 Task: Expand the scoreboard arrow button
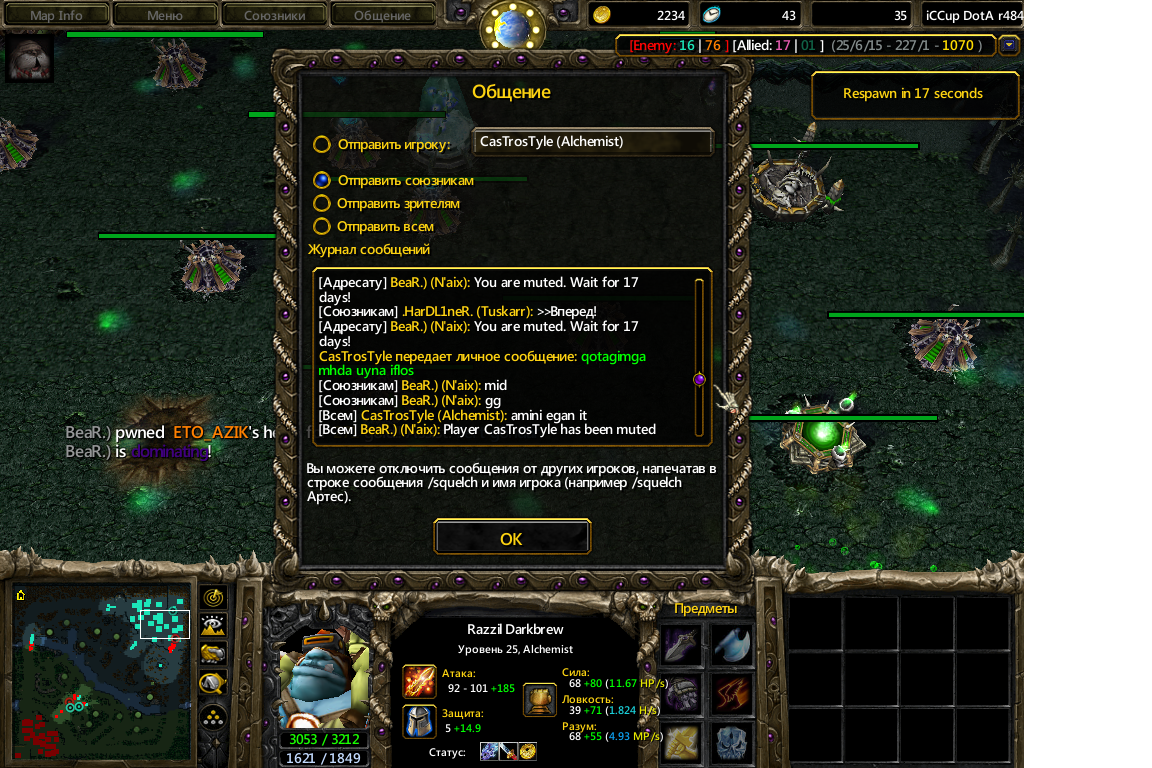point(1009,45)
